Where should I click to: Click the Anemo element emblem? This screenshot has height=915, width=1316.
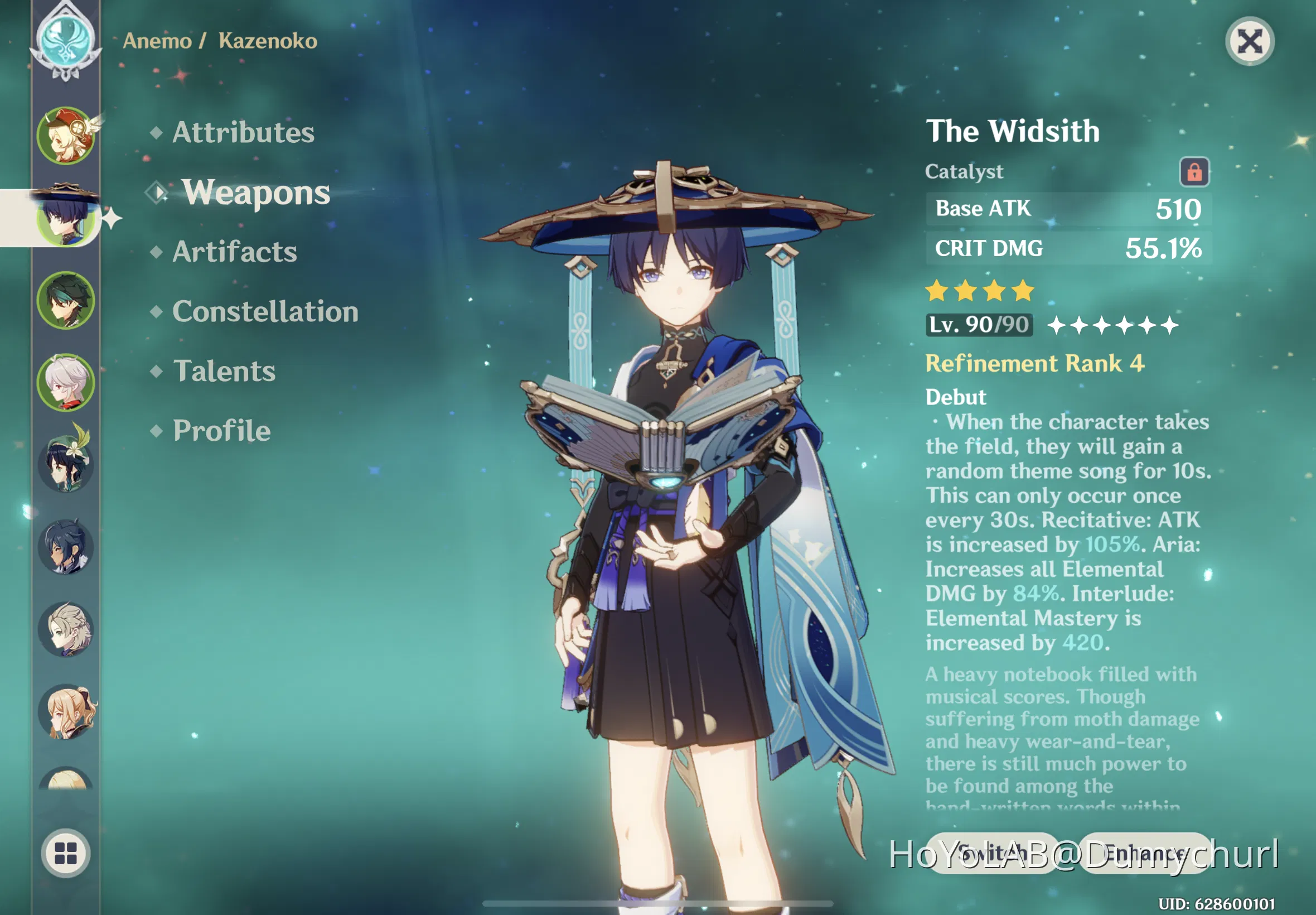[66, 39]
